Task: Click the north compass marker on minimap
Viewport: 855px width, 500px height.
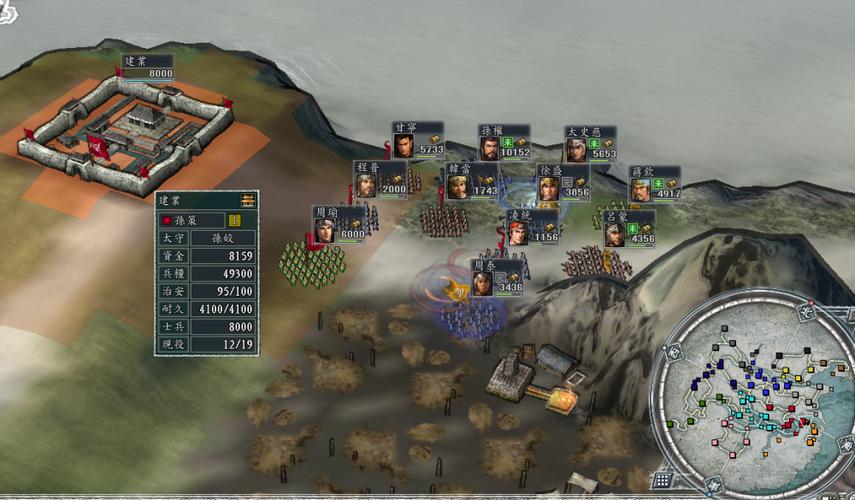Action: point(805,313)
